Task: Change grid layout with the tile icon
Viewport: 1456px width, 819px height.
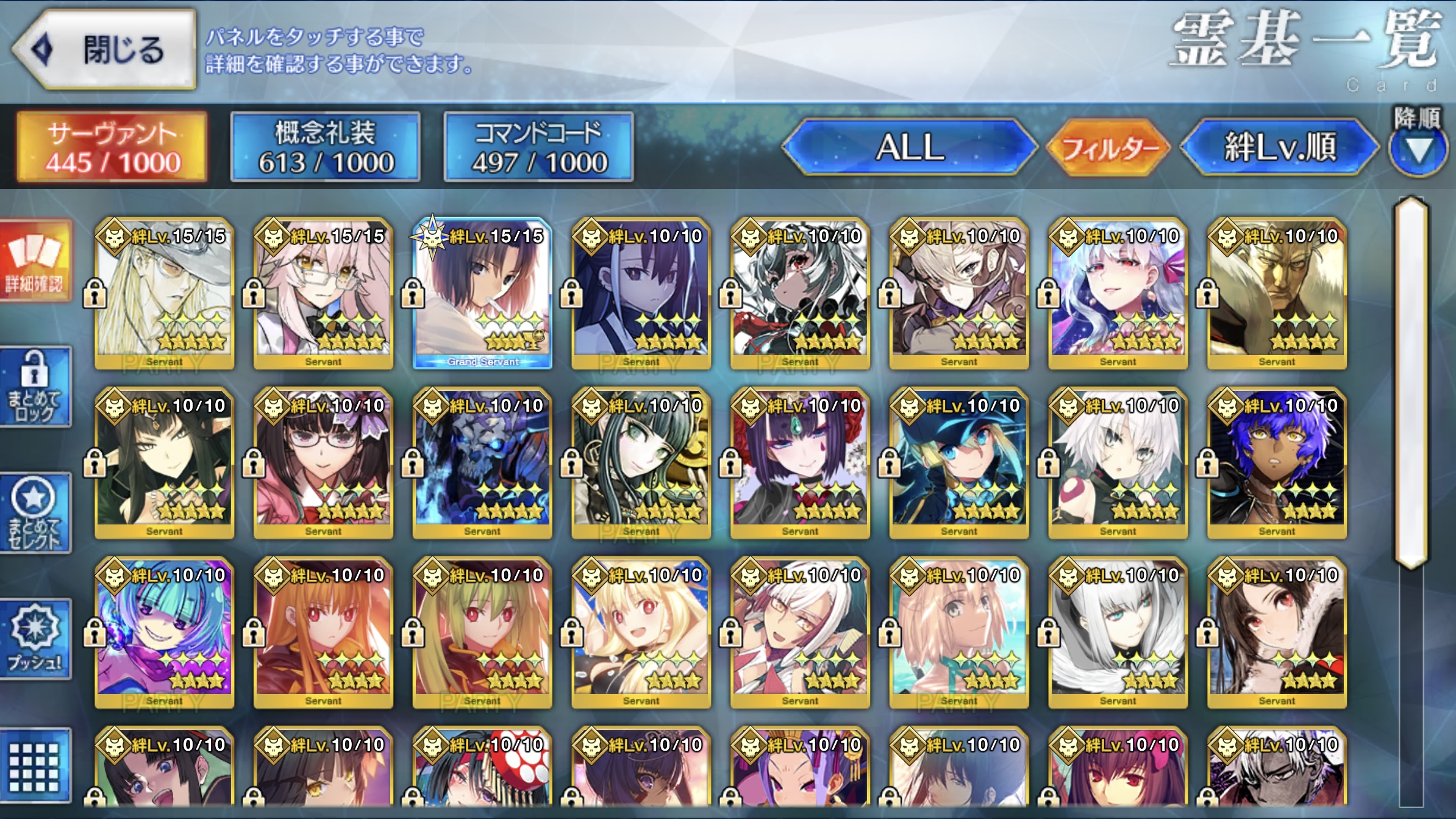Action: [x=35, y=765]
